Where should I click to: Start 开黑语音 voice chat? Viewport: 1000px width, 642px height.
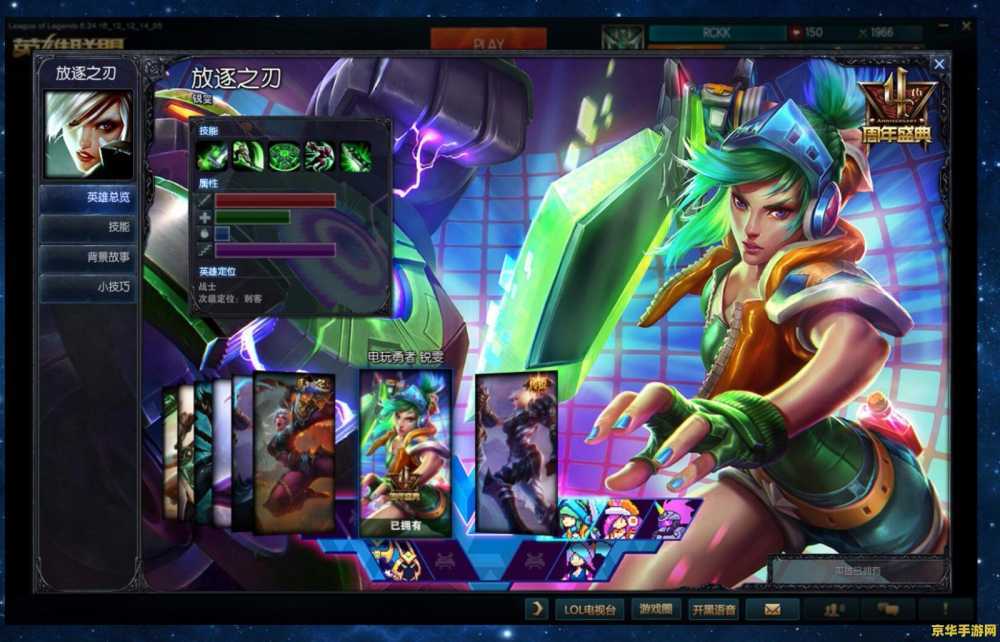click(714, 609)
